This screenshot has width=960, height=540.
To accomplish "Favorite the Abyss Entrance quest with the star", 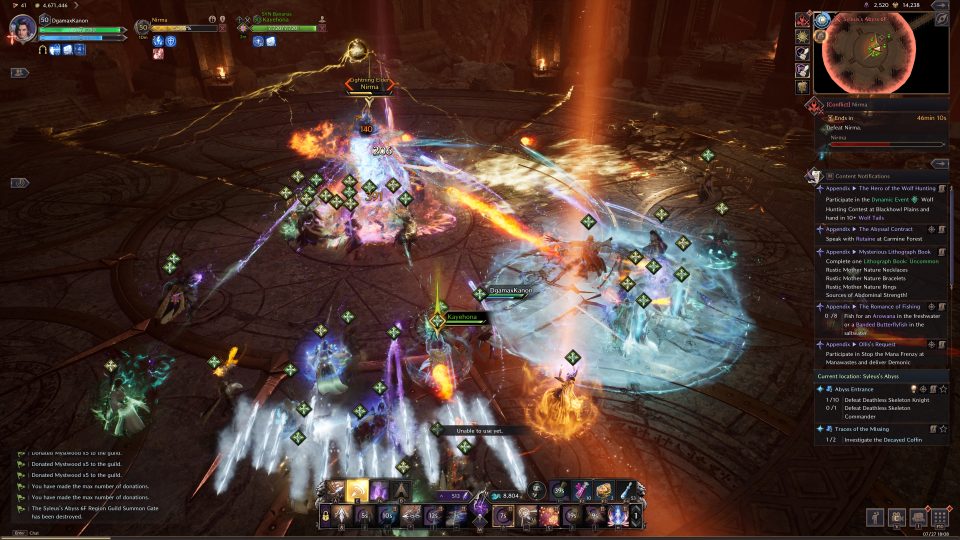I will coord(943,388).
